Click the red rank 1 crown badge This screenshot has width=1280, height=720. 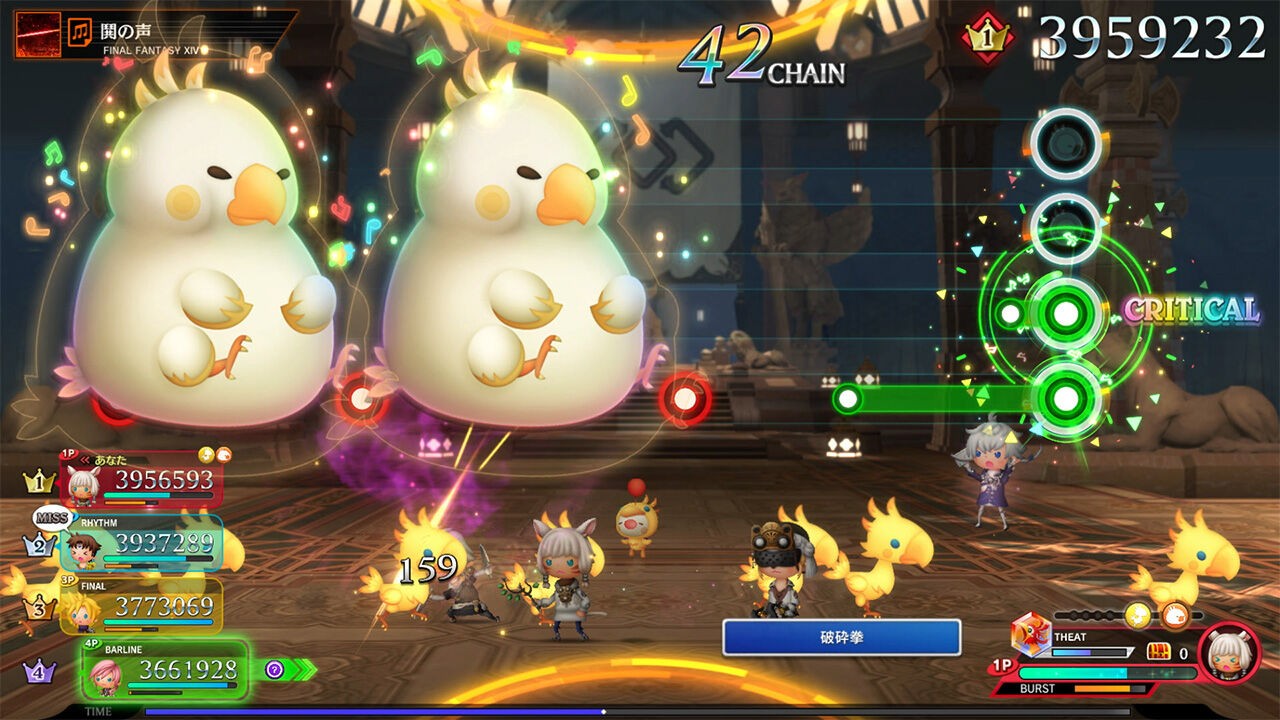click(986, 38)
